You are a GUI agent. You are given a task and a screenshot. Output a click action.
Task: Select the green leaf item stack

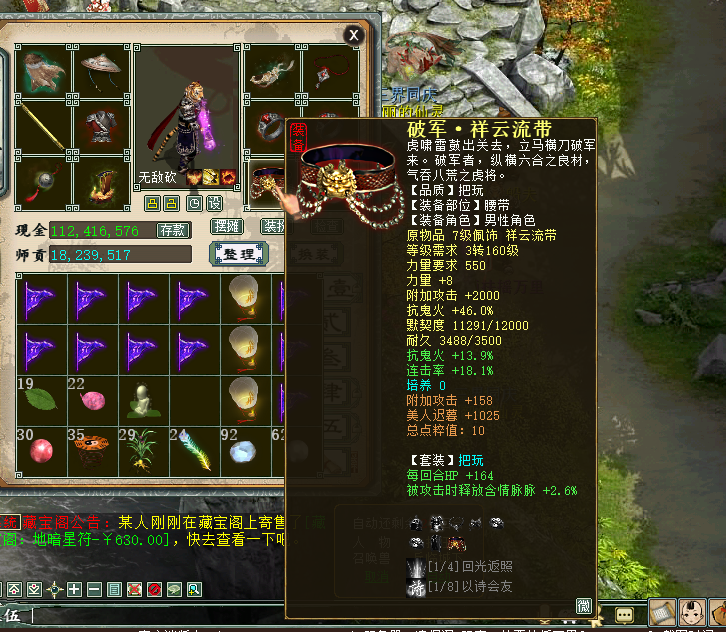point(41,400)
